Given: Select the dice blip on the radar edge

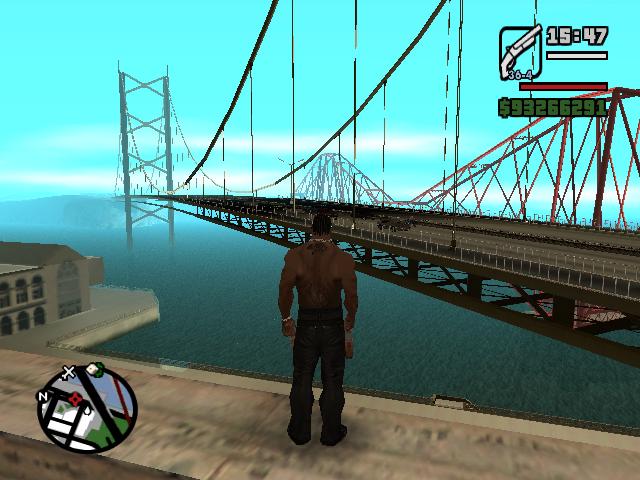Looking at the screenshot, I should pos(93,368).
